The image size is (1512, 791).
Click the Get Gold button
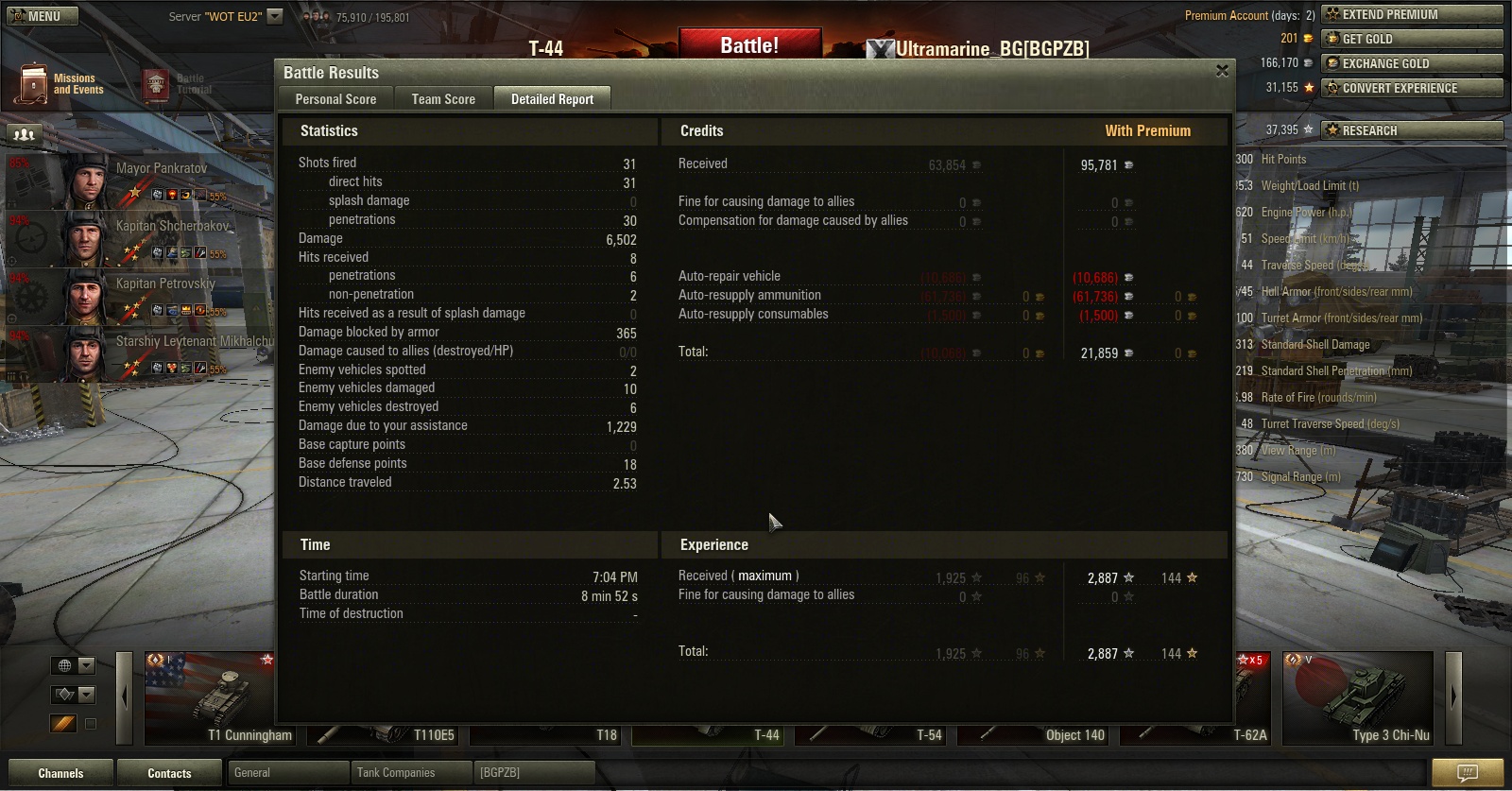coord(1411,39)
